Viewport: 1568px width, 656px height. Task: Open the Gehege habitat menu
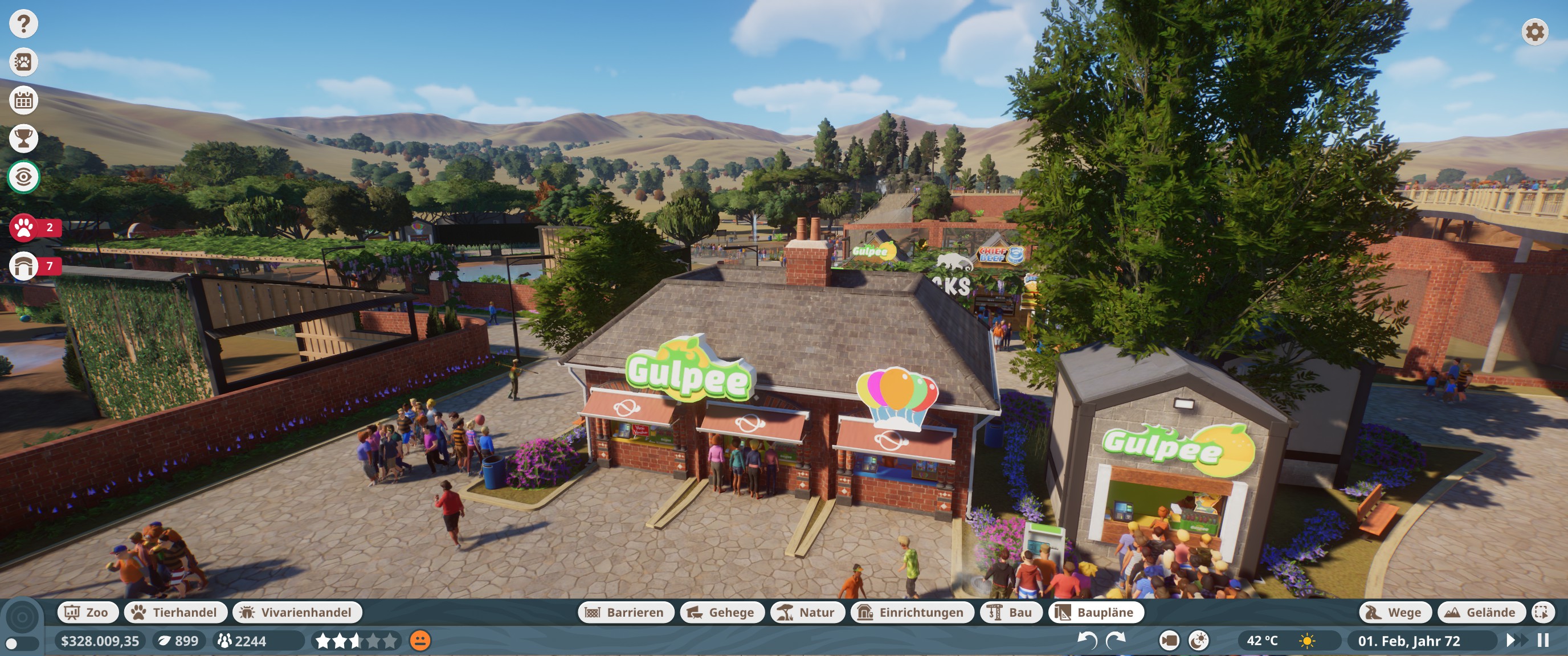click(722, 612)
